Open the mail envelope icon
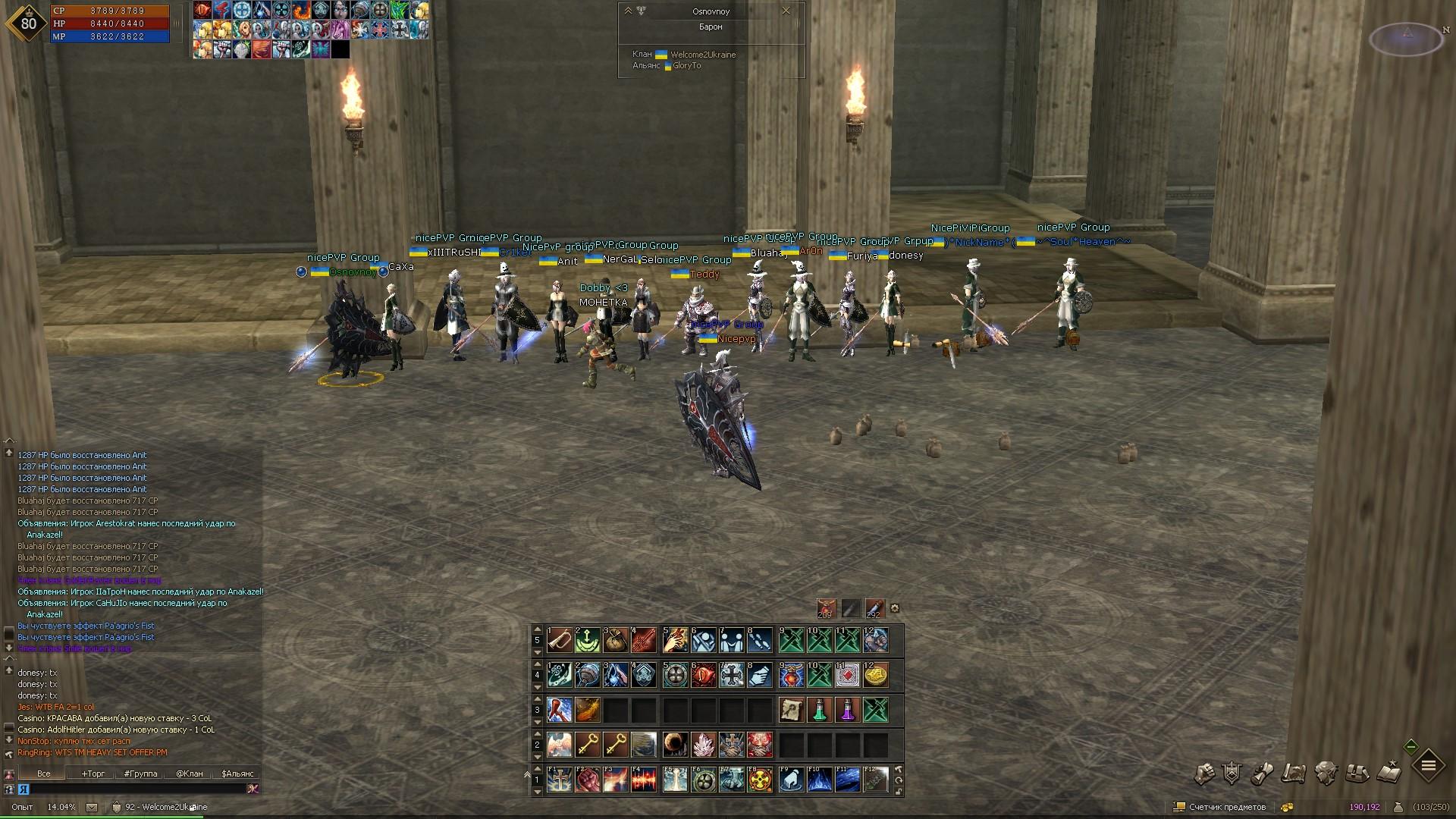Viewport: 1456px width, 819px height. (x=92, y=808)
